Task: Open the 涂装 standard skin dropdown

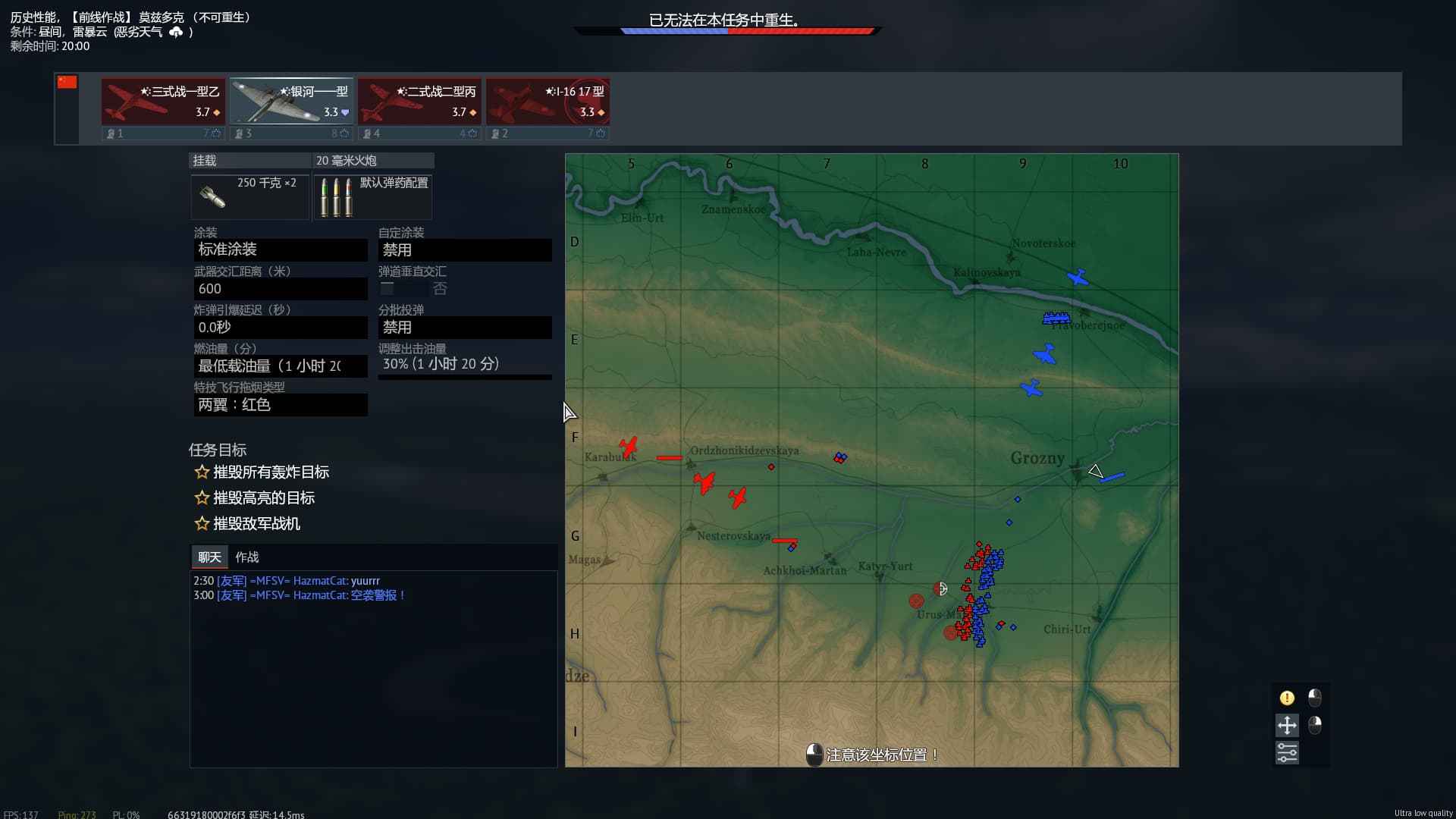Action: click(281, 249)
